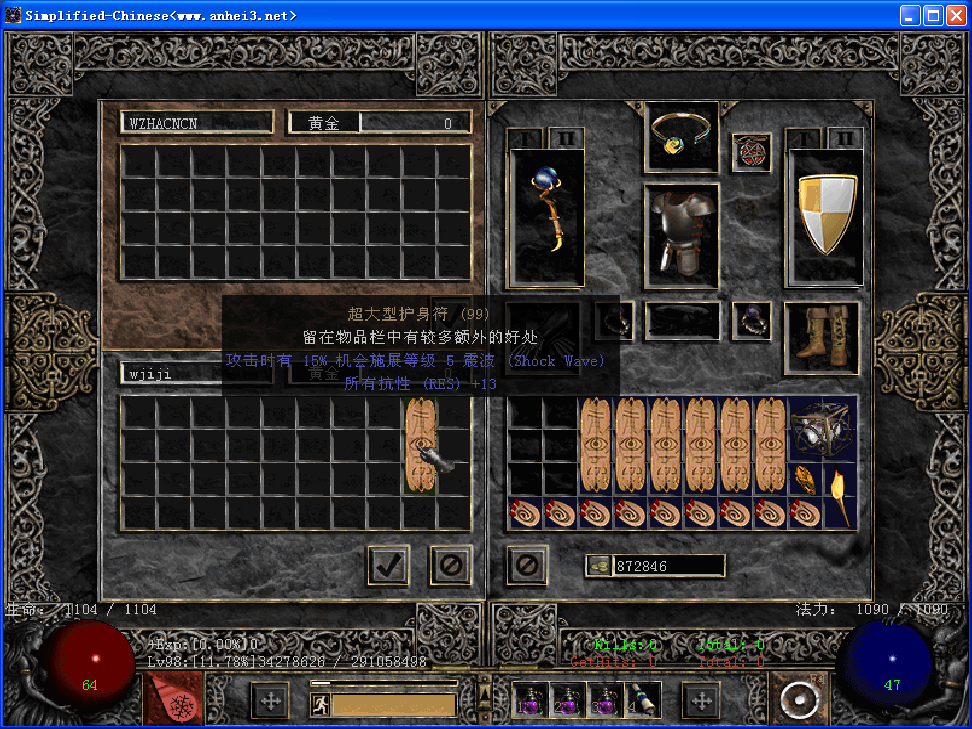Screen dimensions: 972x729
Task: Select the purple-gem ring next to the boots
Action: click(x=751, y=320)
